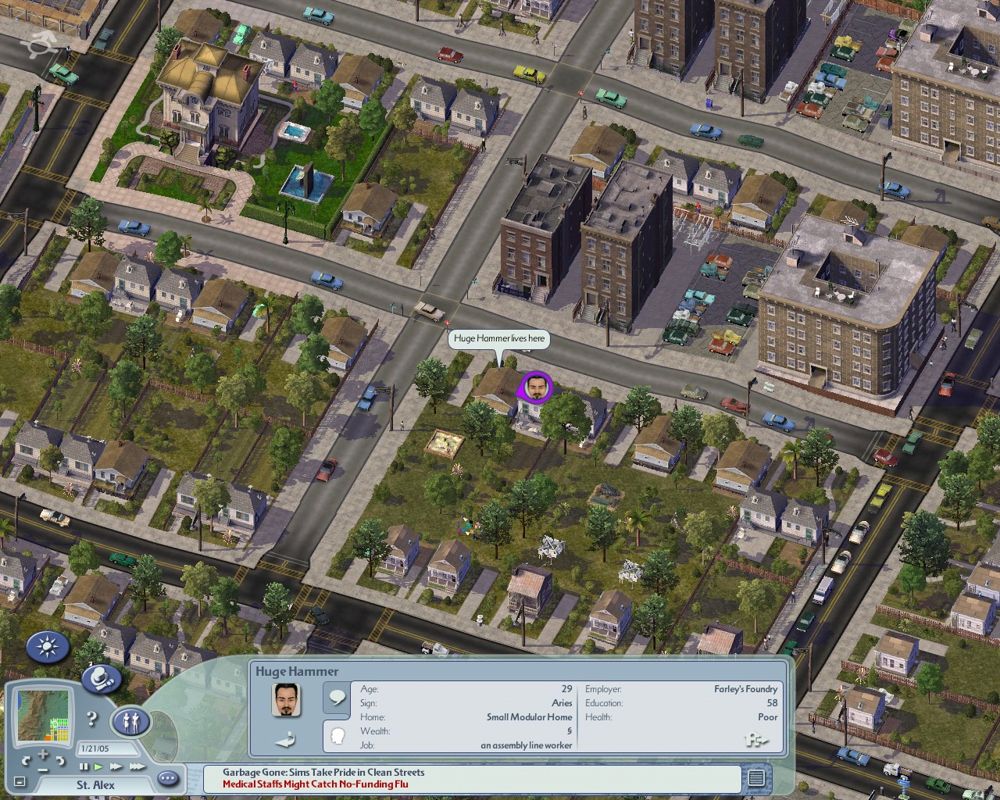The width and height of the screenshot is (1000, 800).
Task: Click Huge Hammer's portrait in the info panel
Action: click(288, 701)
